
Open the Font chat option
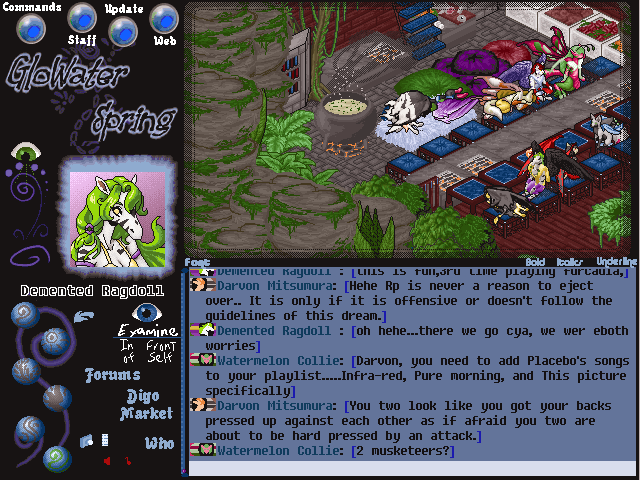point(197,262)
